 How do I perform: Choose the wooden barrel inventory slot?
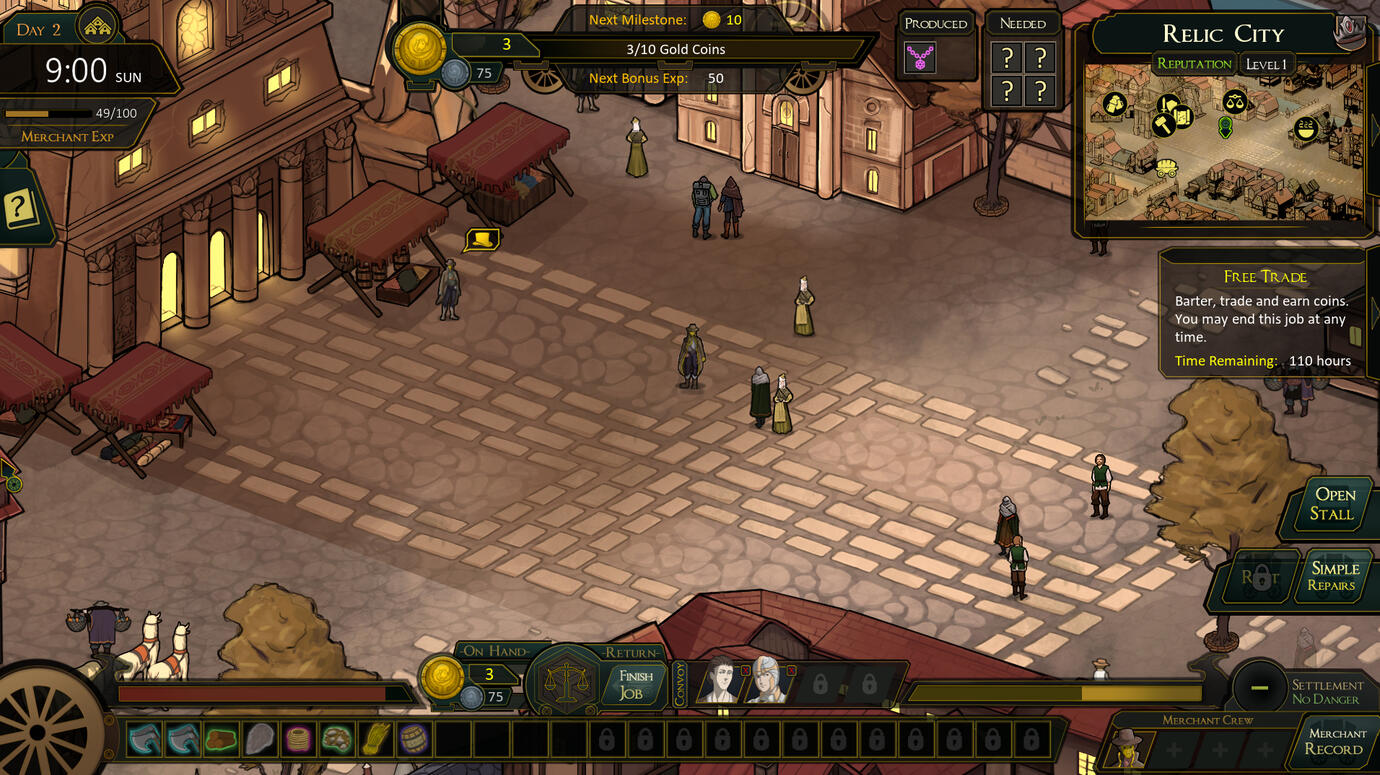pos(413,740)
